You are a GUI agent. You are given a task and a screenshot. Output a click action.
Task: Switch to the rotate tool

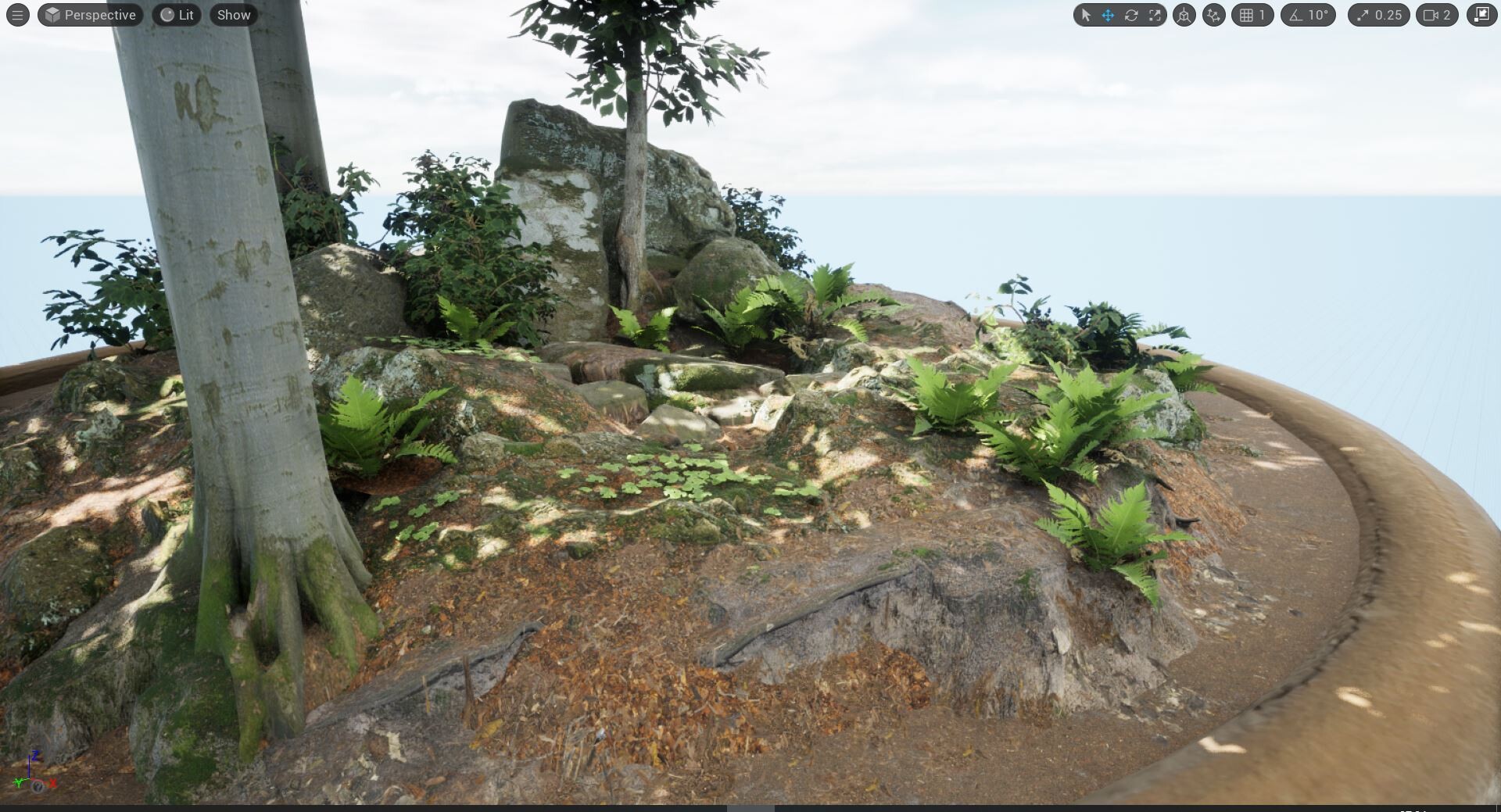pyautogui.click(x=1131, y=15)
